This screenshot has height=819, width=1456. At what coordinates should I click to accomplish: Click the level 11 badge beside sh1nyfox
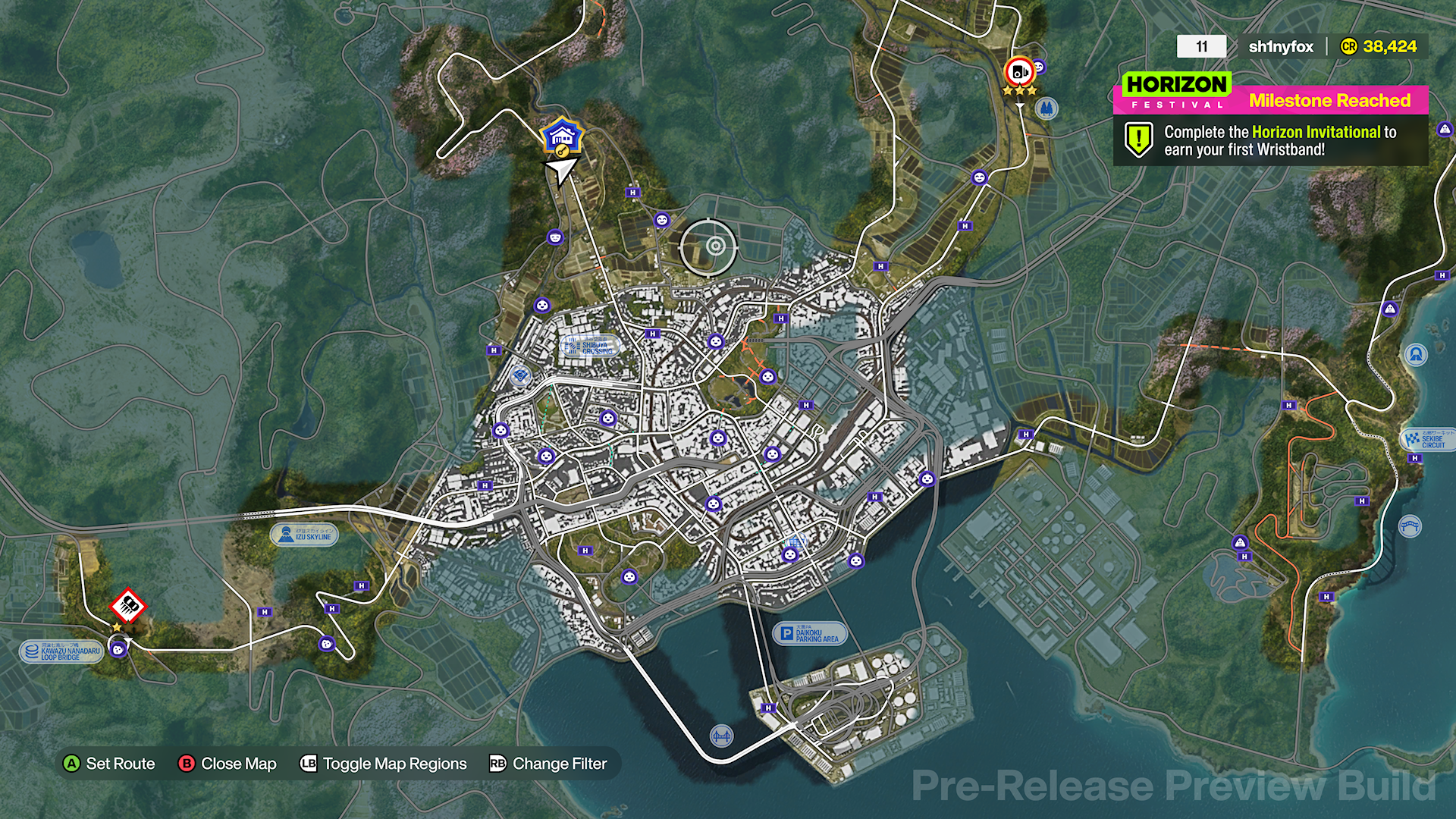click(x=1200, y=46)
